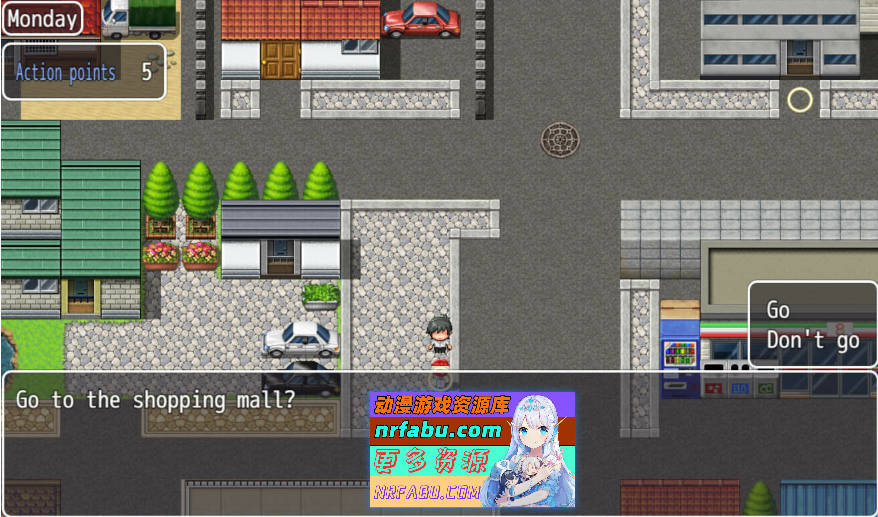Viewport: 878px width, 517px height.
Task: Open the nrfabu.com watermark banner
Action: (x=472, y=449)
